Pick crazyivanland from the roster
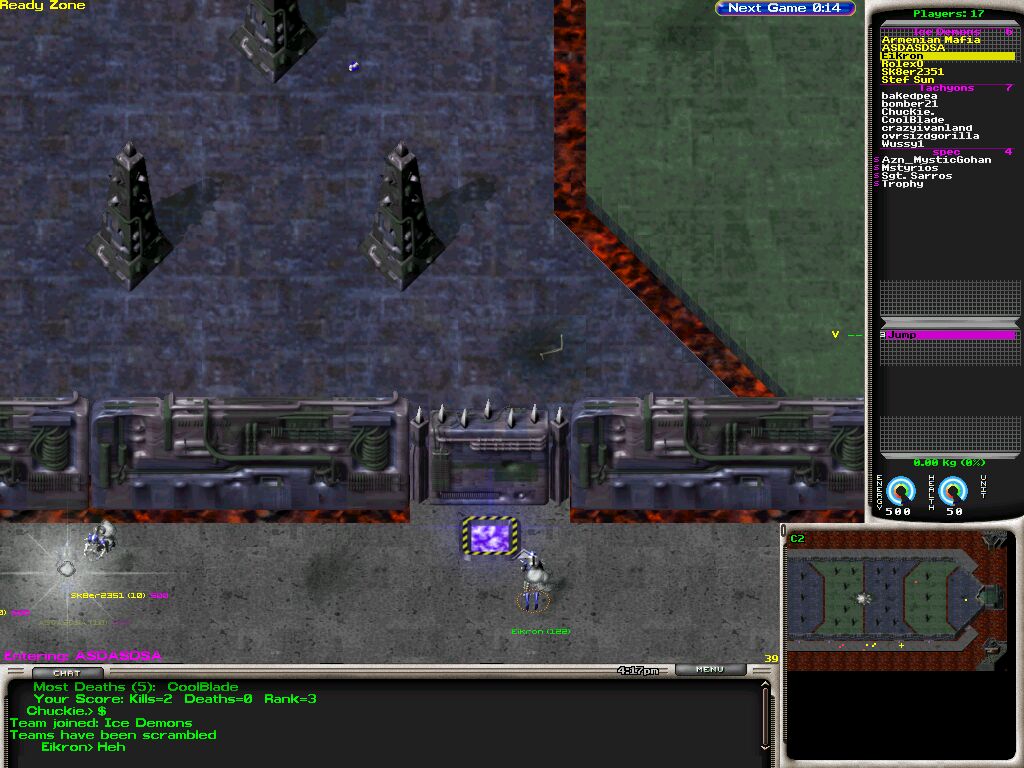 pyautogui.click(x=926, y=128)
